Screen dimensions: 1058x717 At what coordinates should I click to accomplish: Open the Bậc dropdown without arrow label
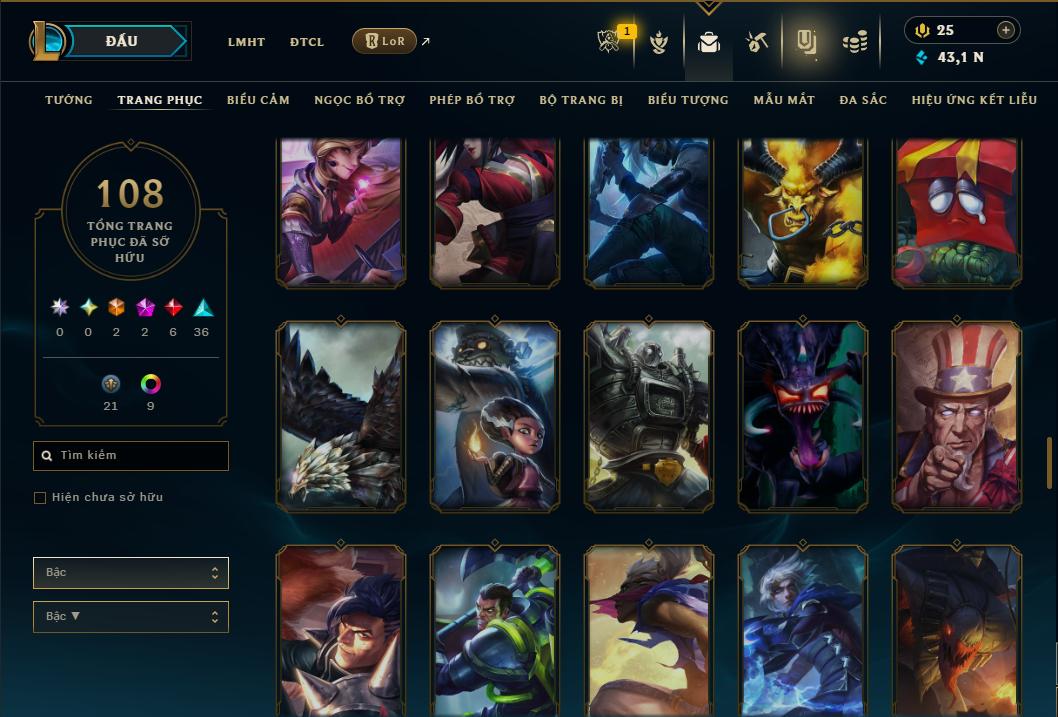point(131,573)
